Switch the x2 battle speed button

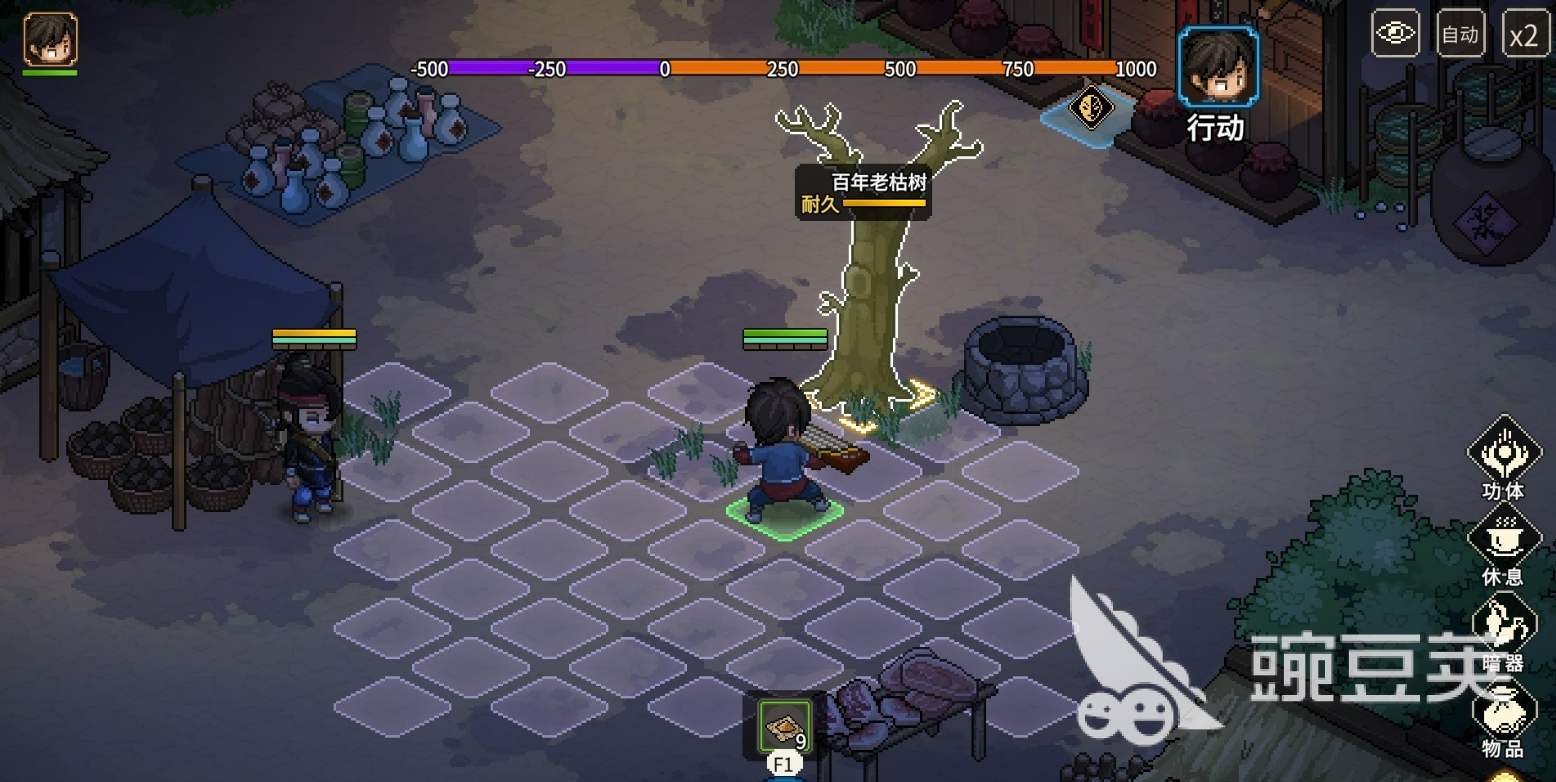pyautogui.click(x=1524, y=36)
